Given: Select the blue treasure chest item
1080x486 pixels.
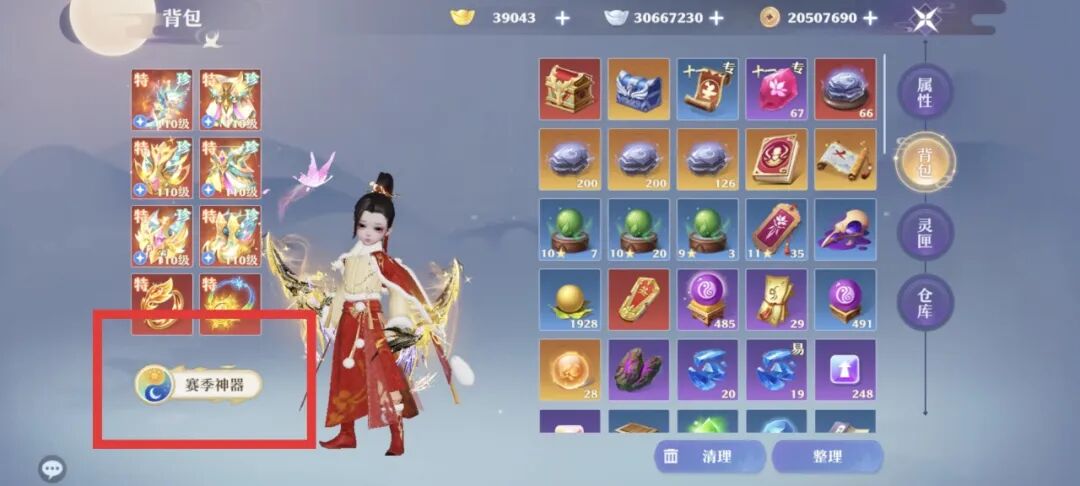Looking at the screenshot, I should 639,89.
